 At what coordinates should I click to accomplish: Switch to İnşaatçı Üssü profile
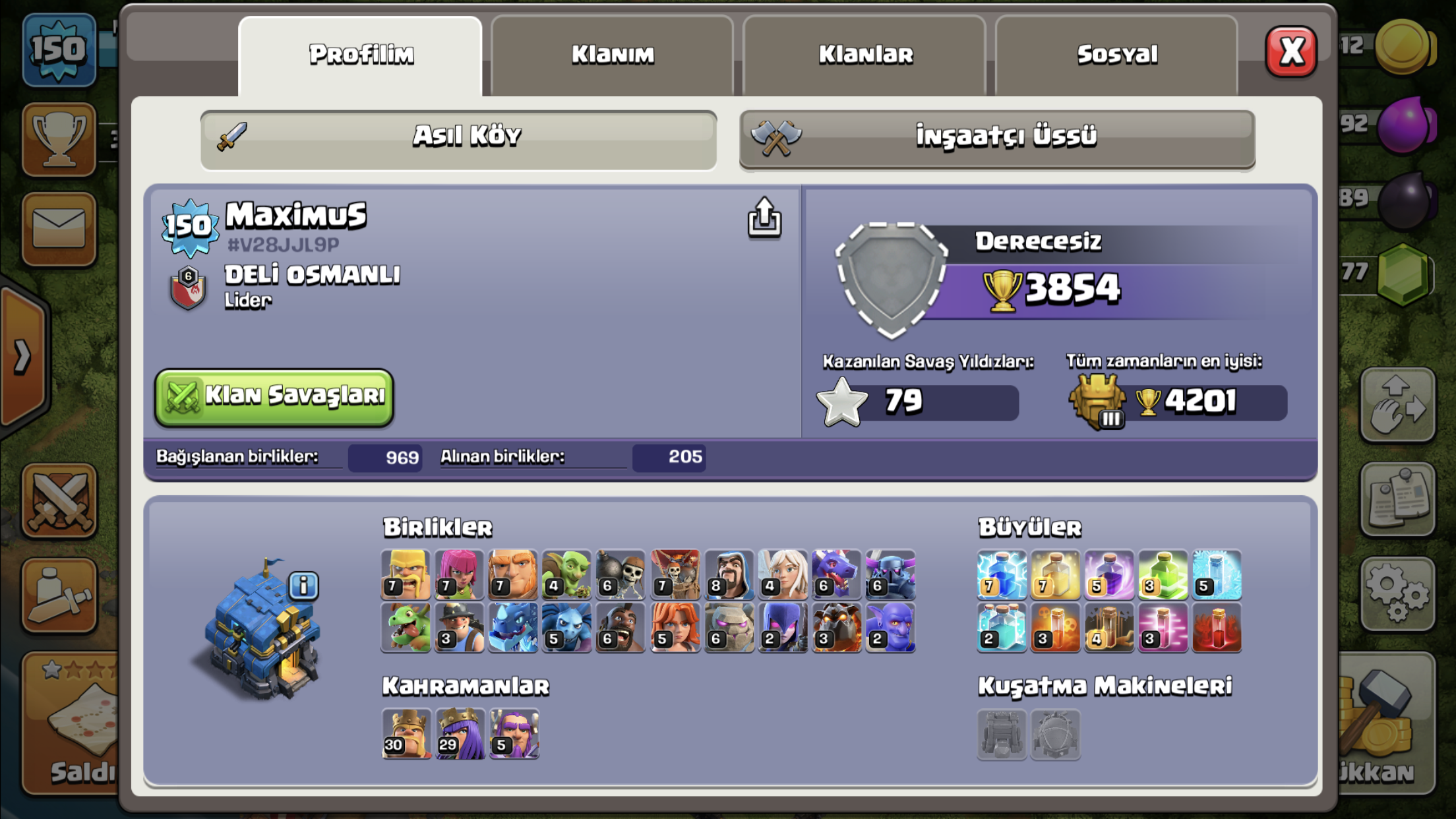[997, 137]
